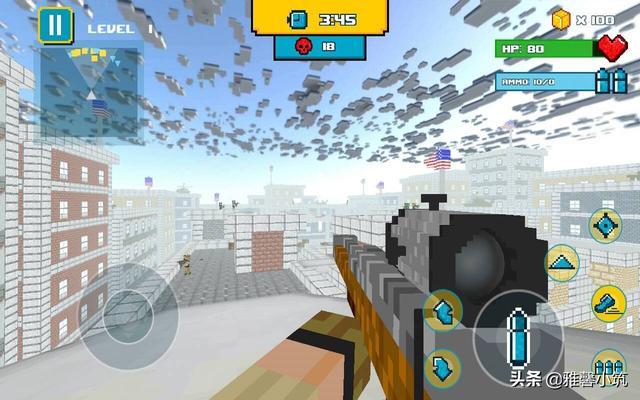This screenshot has height=400, width=640.
Task: Fire the weapon with the bullet button
Action: coord(517,334)
